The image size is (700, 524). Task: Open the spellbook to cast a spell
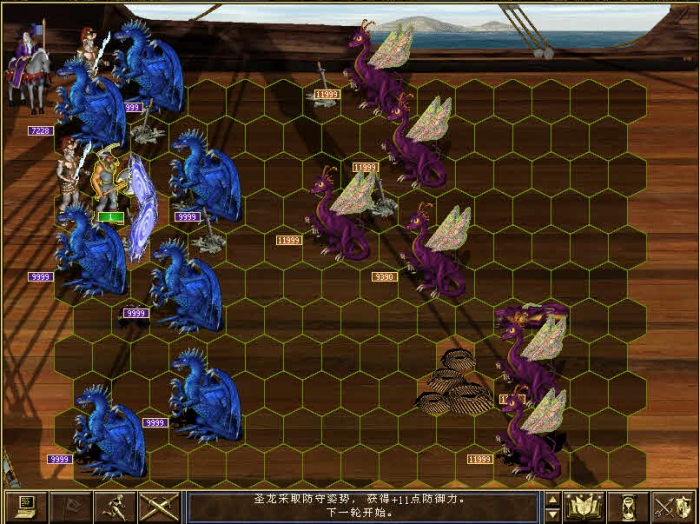pyautogui.click(x=582, y=506)
